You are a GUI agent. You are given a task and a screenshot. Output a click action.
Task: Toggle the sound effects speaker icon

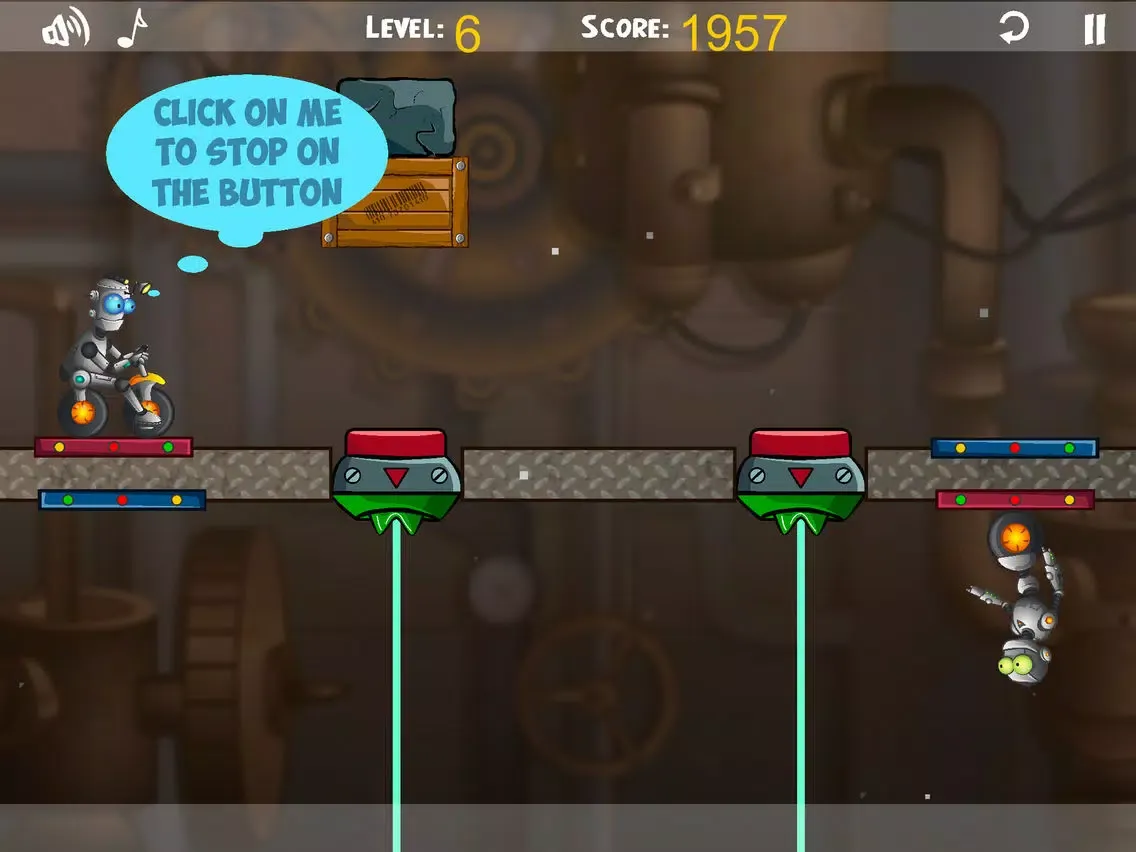click(x=64, y=29)
